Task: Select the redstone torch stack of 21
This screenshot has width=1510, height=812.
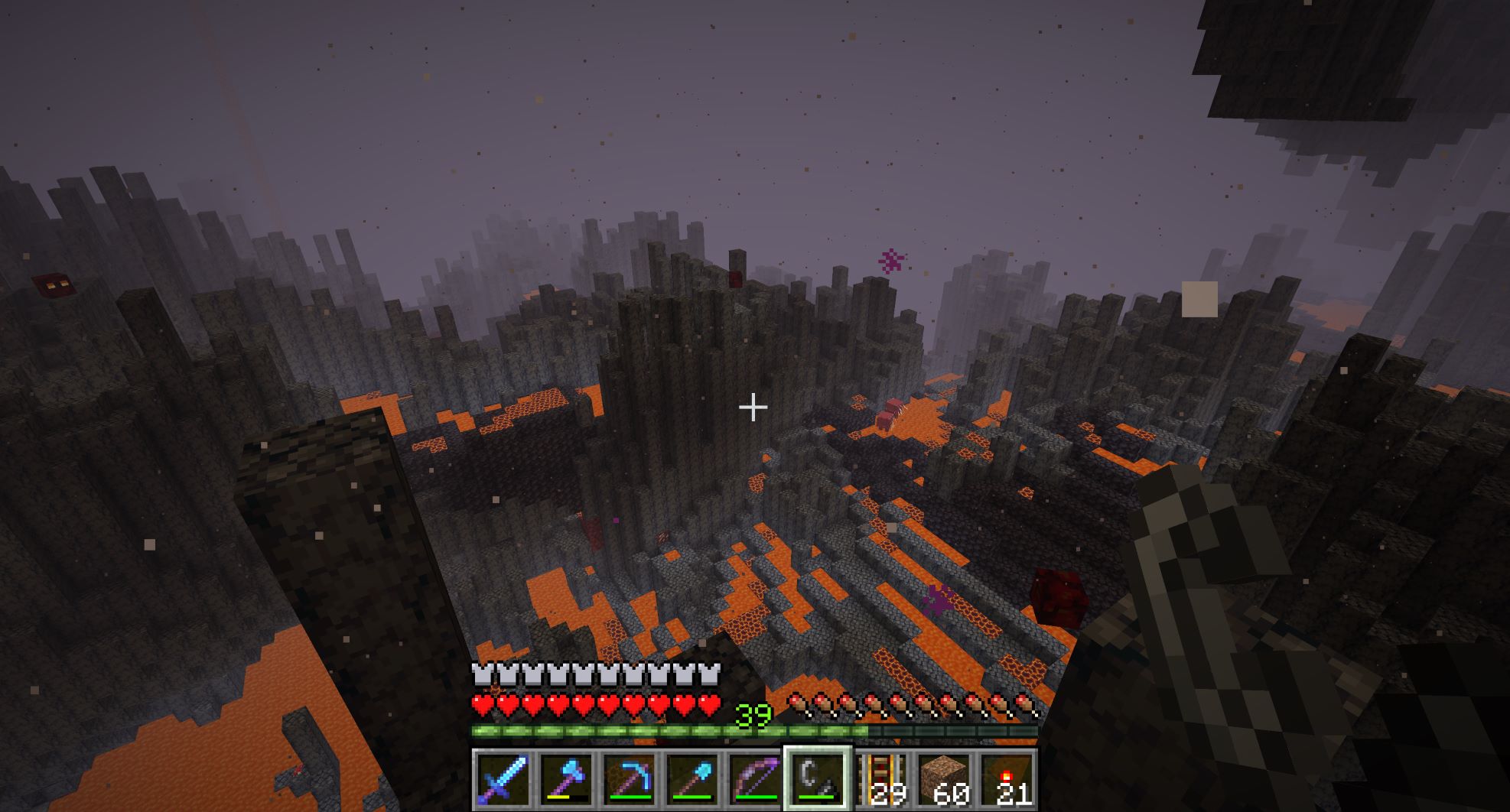Action: tap(1007, 779)
